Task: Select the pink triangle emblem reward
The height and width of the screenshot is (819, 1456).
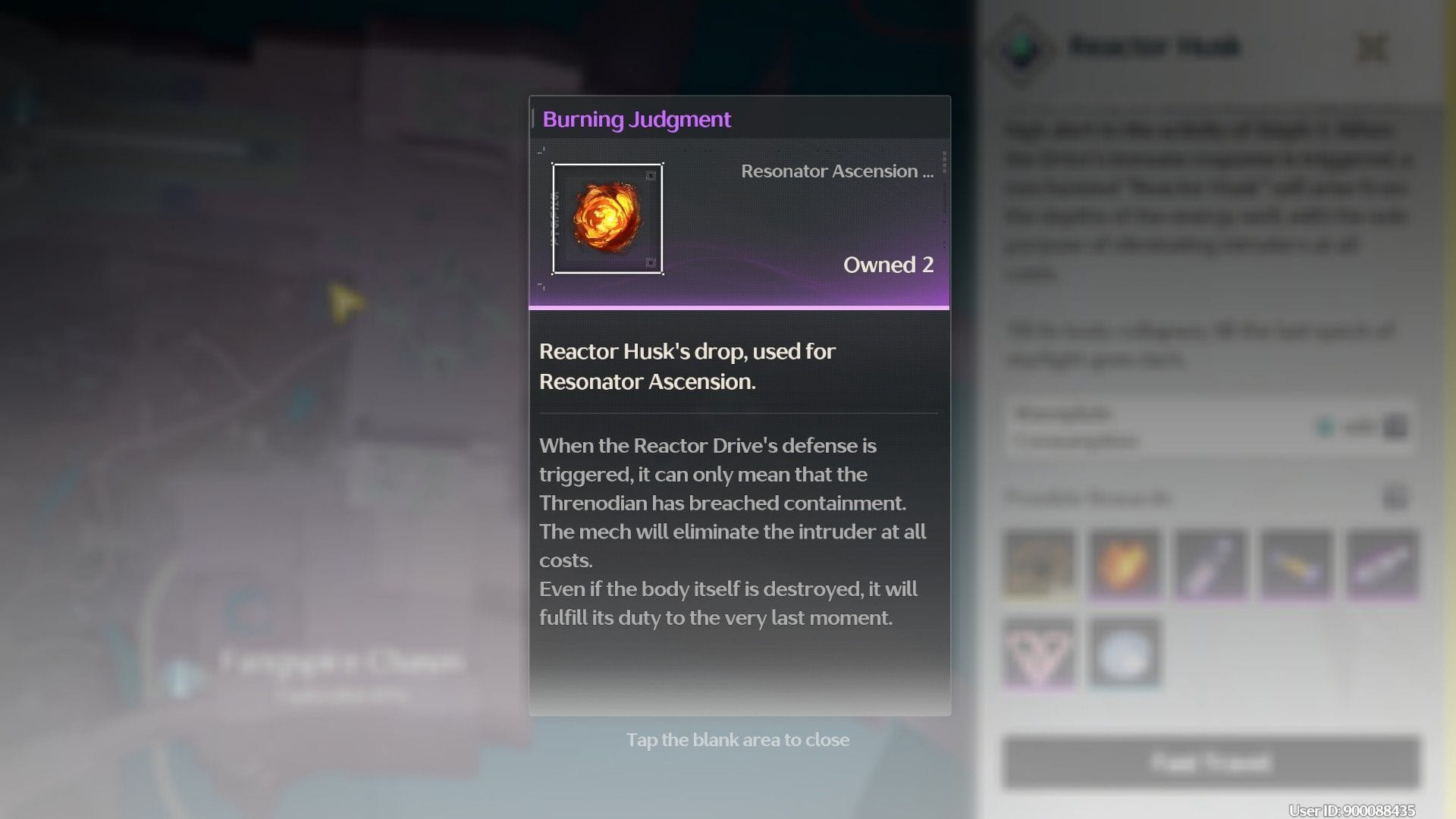Action: (x=1038, y=653)
